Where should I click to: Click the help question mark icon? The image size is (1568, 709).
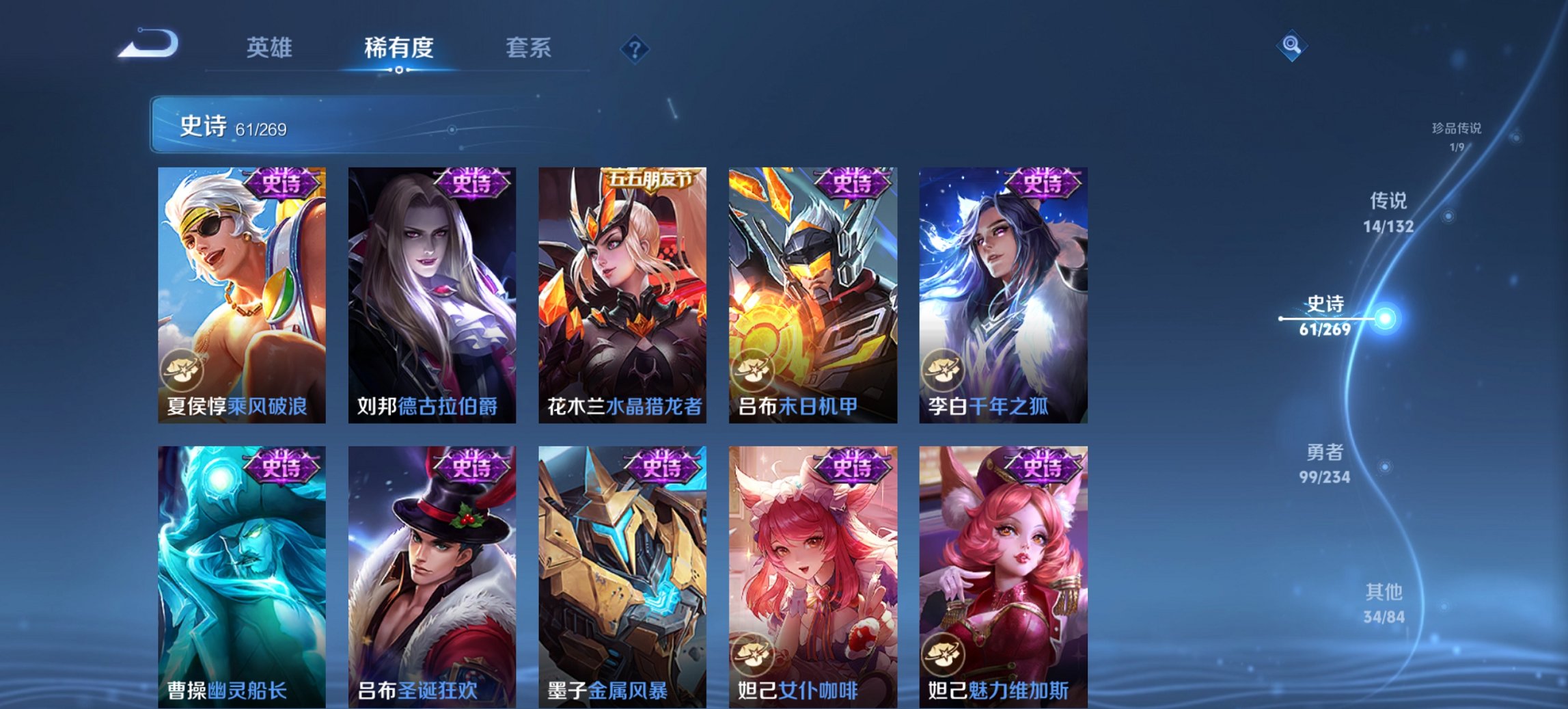tap(635, 47)
